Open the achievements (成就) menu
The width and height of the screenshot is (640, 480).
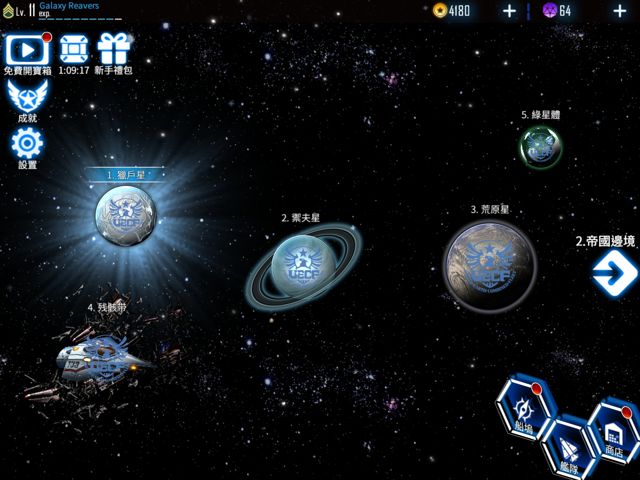27,97
